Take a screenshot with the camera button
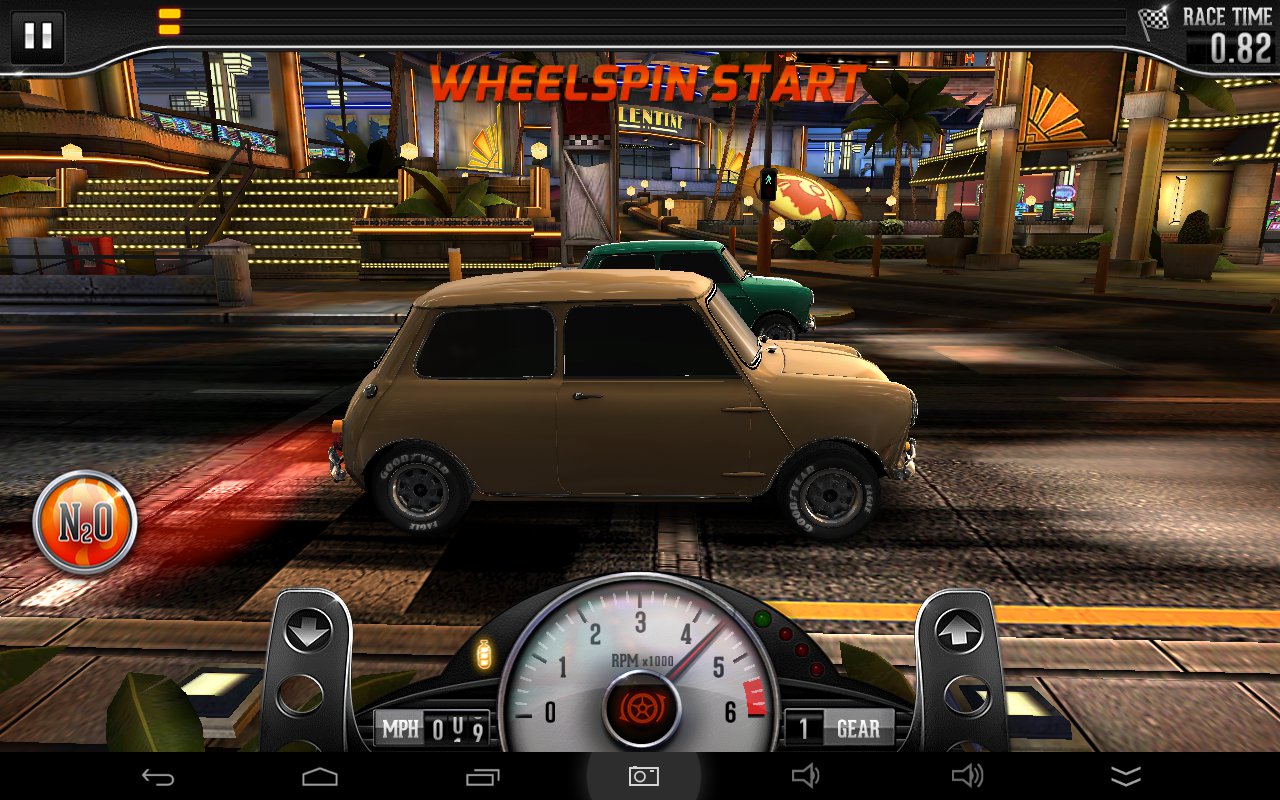The width and height of the screenshot is (1280, 800). 643,776
